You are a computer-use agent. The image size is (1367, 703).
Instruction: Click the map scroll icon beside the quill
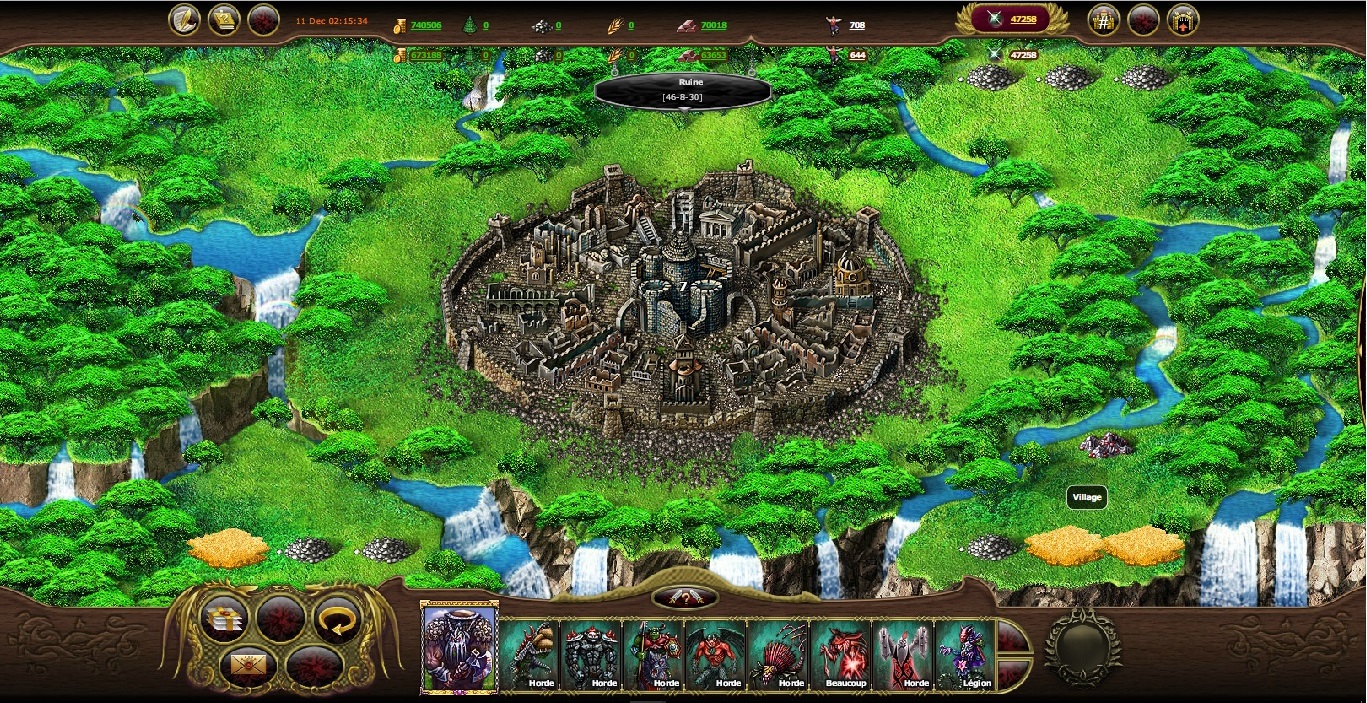tap(223, 20)
